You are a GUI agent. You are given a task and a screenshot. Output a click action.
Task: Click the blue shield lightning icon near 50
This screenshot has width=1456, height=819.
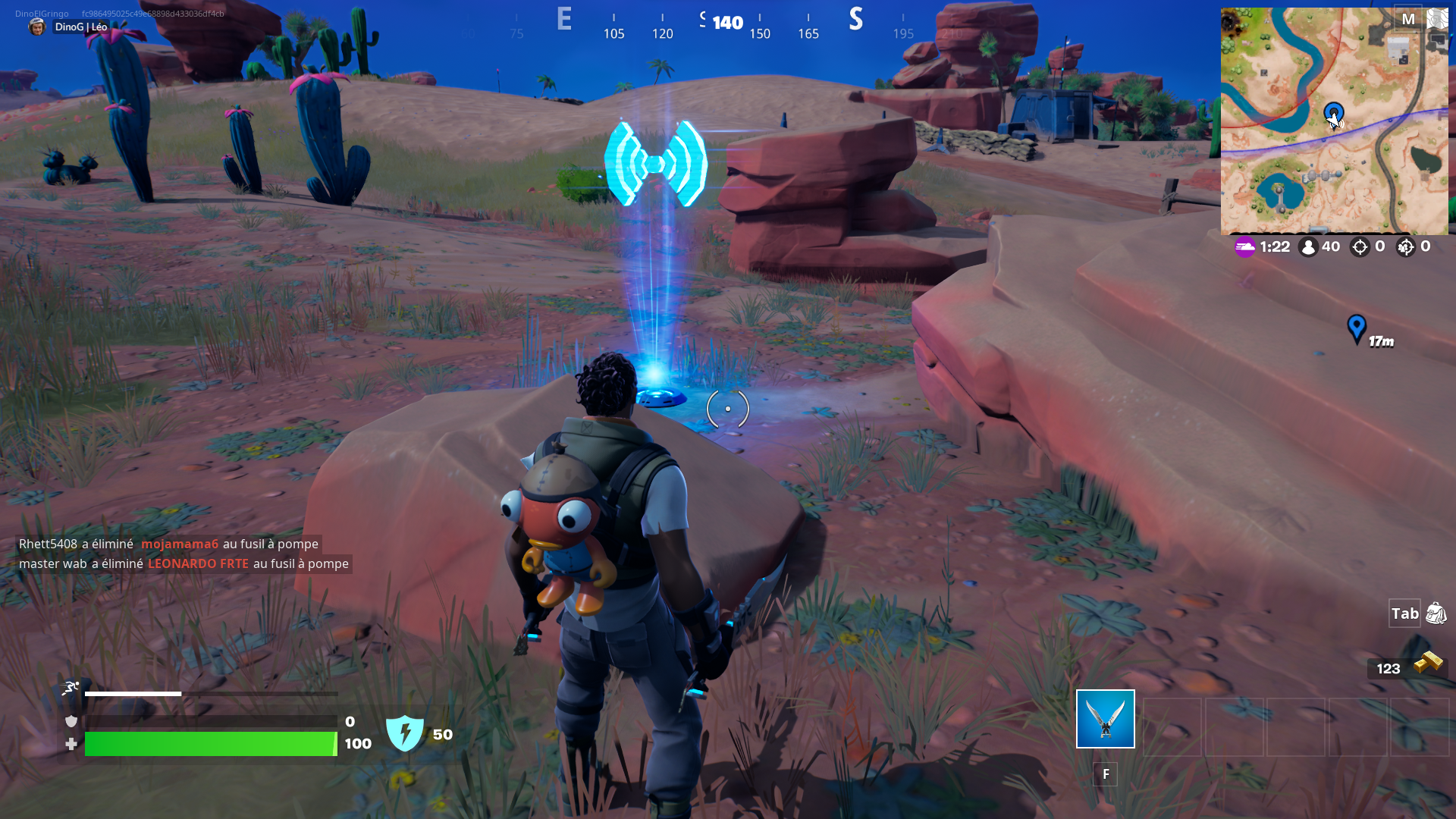coord(406,733)
